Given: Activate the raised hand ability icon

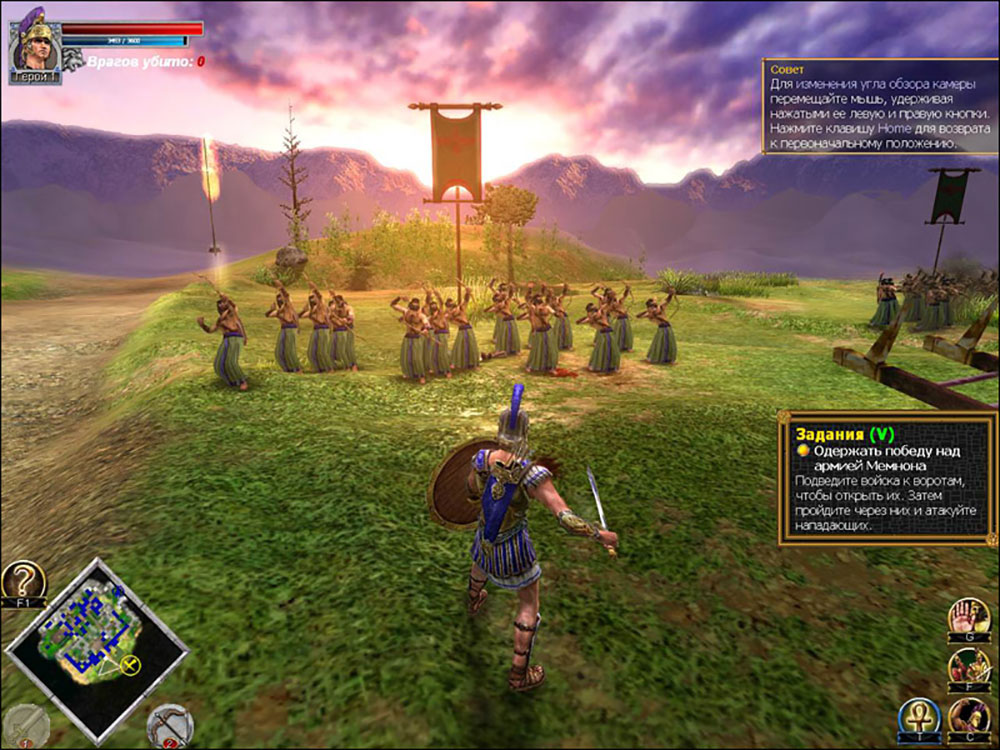Looking at the screenshot, I should 968,617.
